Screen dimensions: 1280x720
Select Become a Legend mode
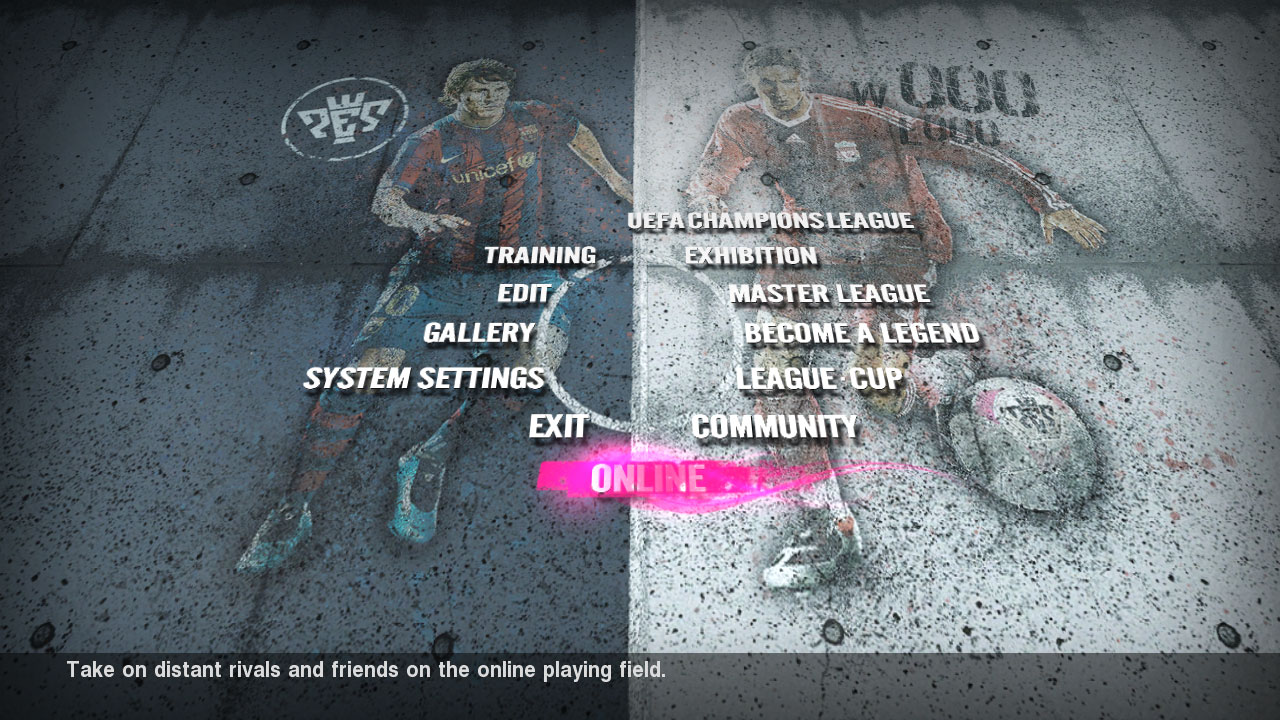(x=861, y=333)
